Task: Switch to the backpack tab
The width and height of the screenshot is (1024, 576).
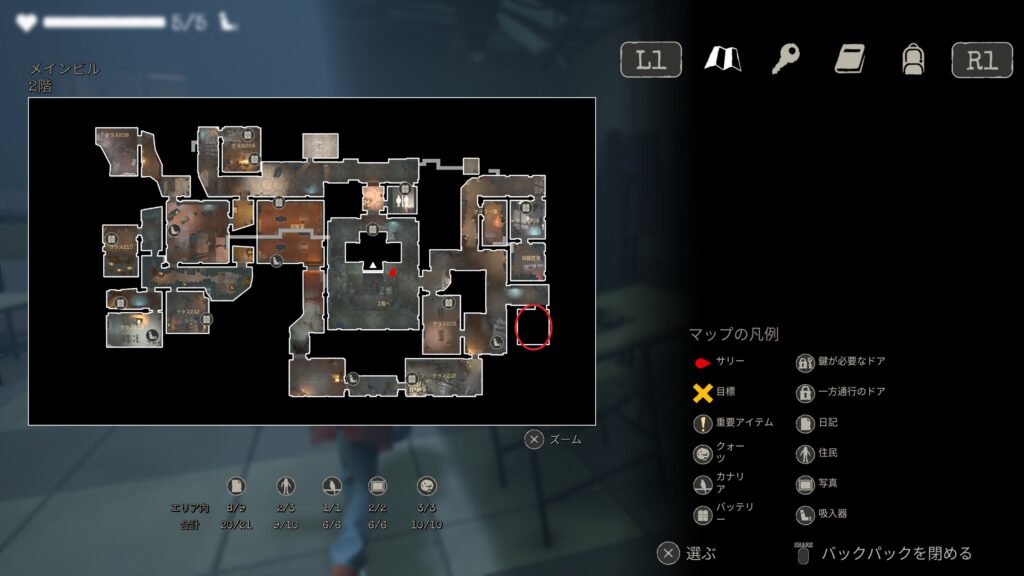Action: (x=912, y=60)
